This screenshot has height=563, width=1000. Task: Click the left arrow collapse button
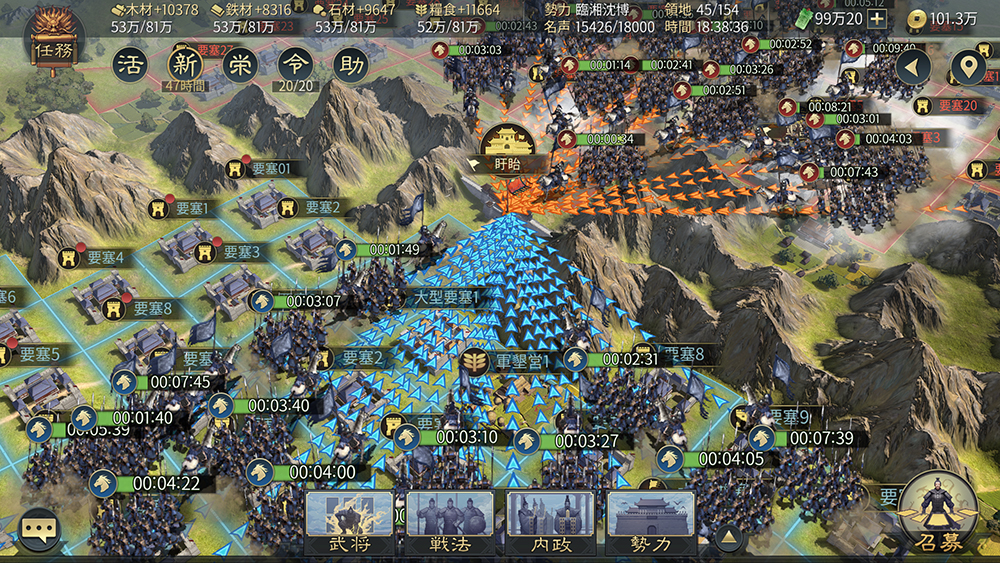(x=913, y=68)
